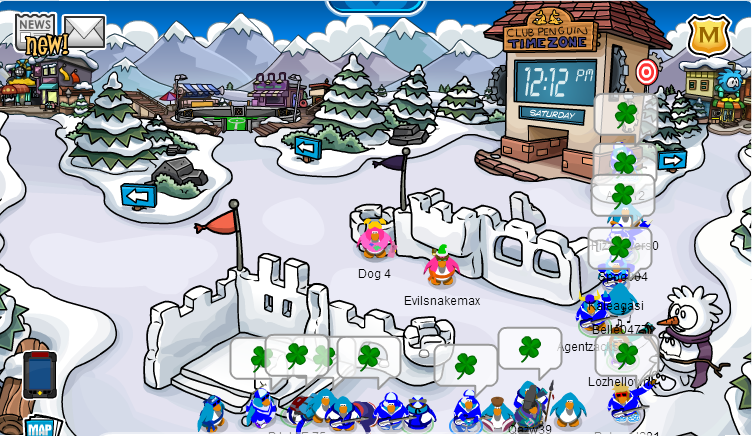The height and width of the screenshot is (436, 753).
Task: Click the moderator M shield badge
Action: [708, 36]
